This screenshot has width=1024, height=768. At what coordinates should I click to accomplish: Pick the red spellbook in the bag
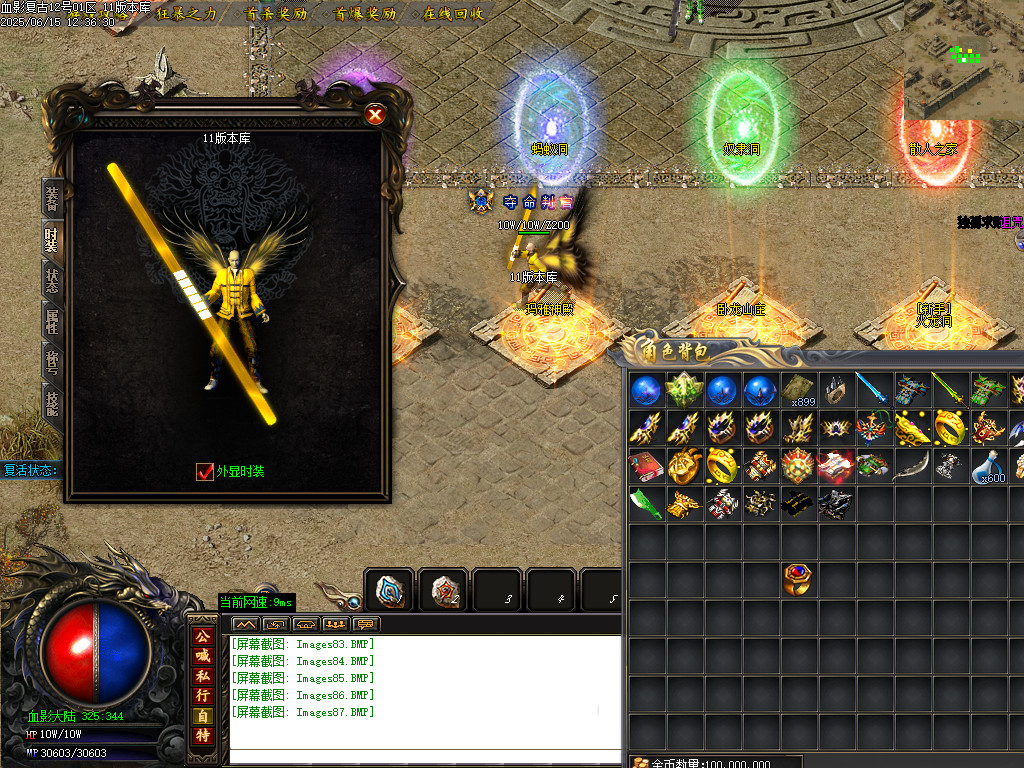click(x=646, y=466)
